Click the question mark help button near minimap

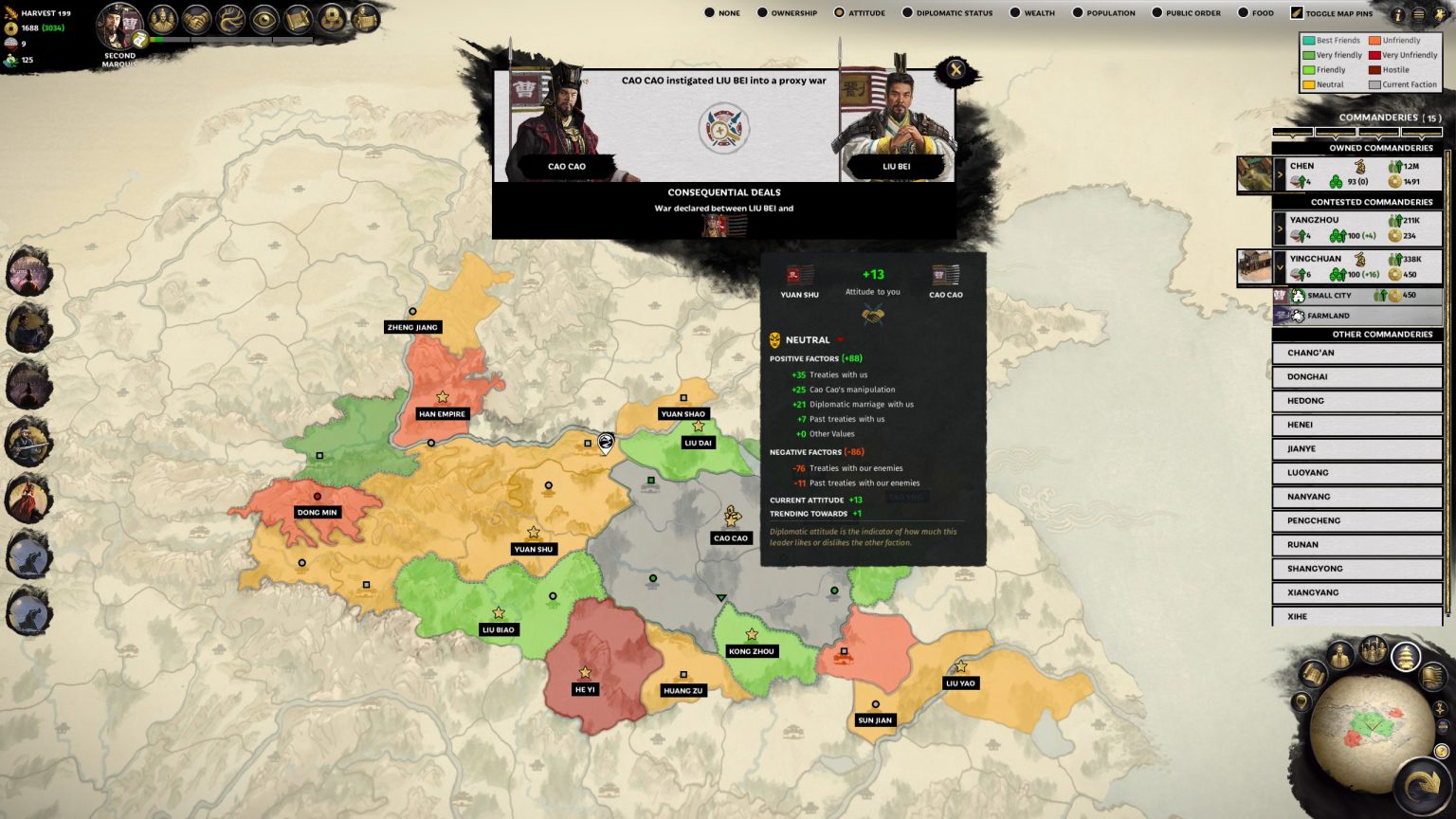coord(1440,750)
